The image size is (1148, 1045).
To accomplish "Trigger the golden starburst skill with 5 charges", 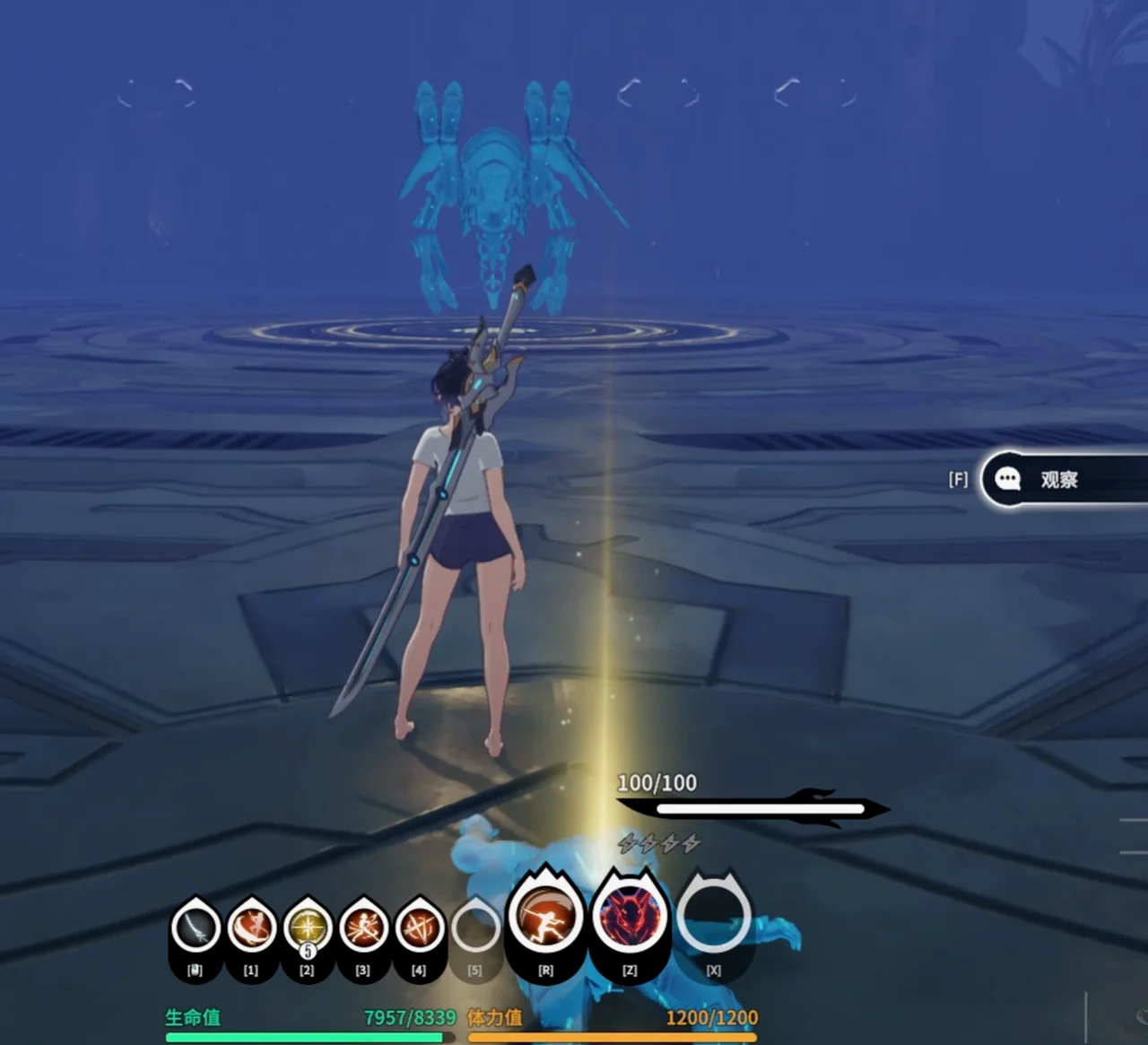I will point(307,927).
